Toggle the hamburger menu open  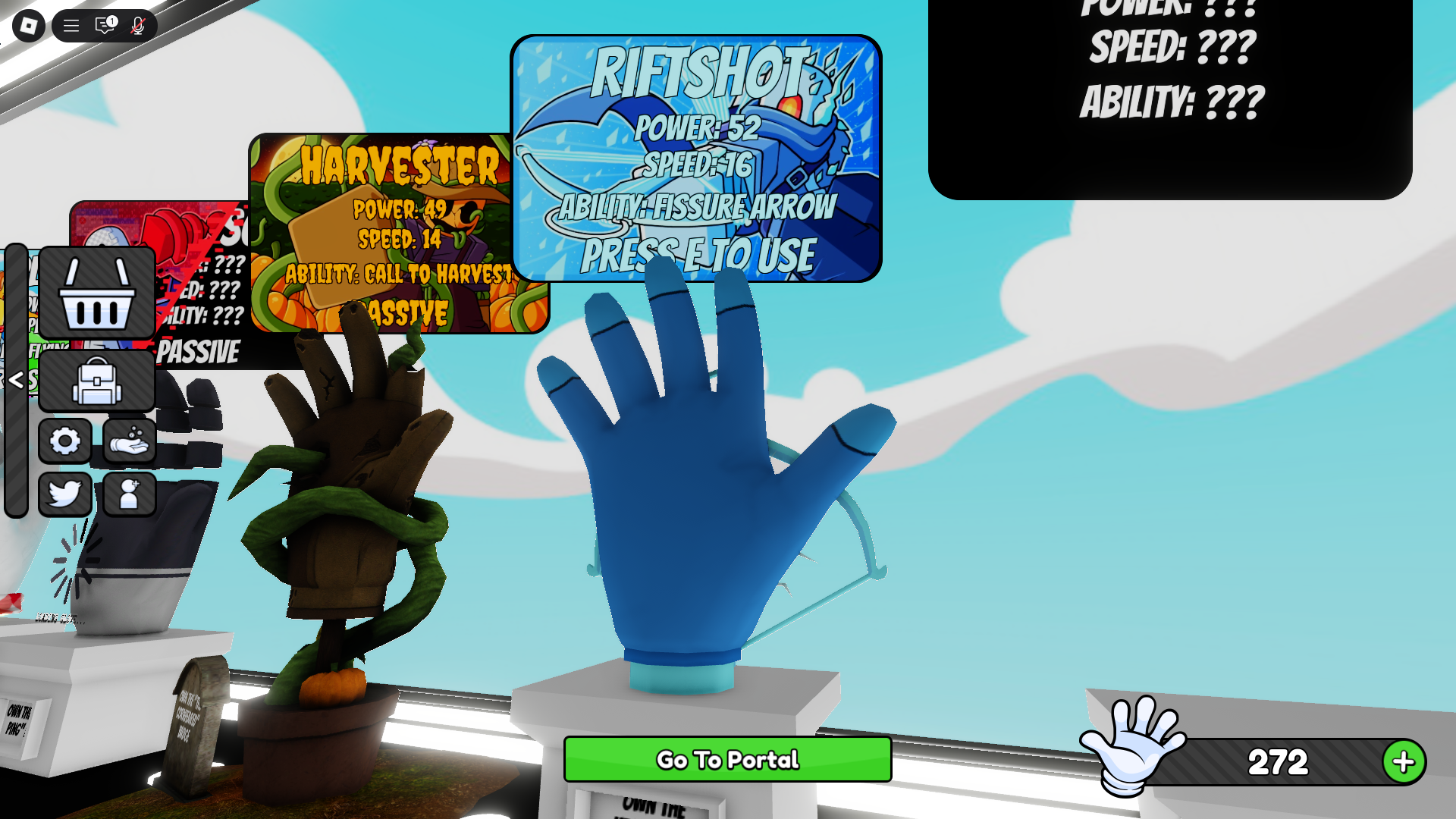[71, 25]
